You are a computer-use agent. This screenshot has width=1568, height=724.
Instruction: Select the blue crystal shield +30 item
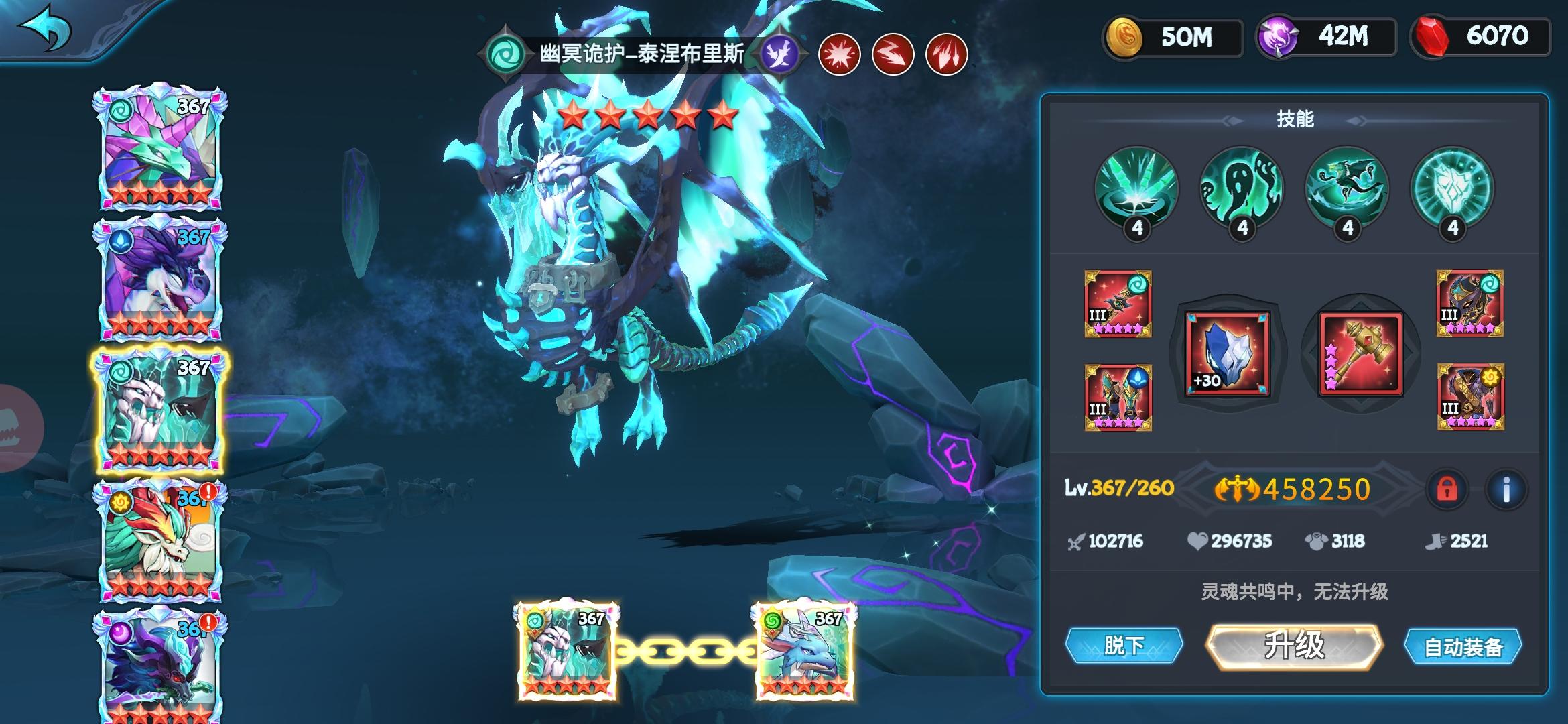click(x=1228, y=353)
